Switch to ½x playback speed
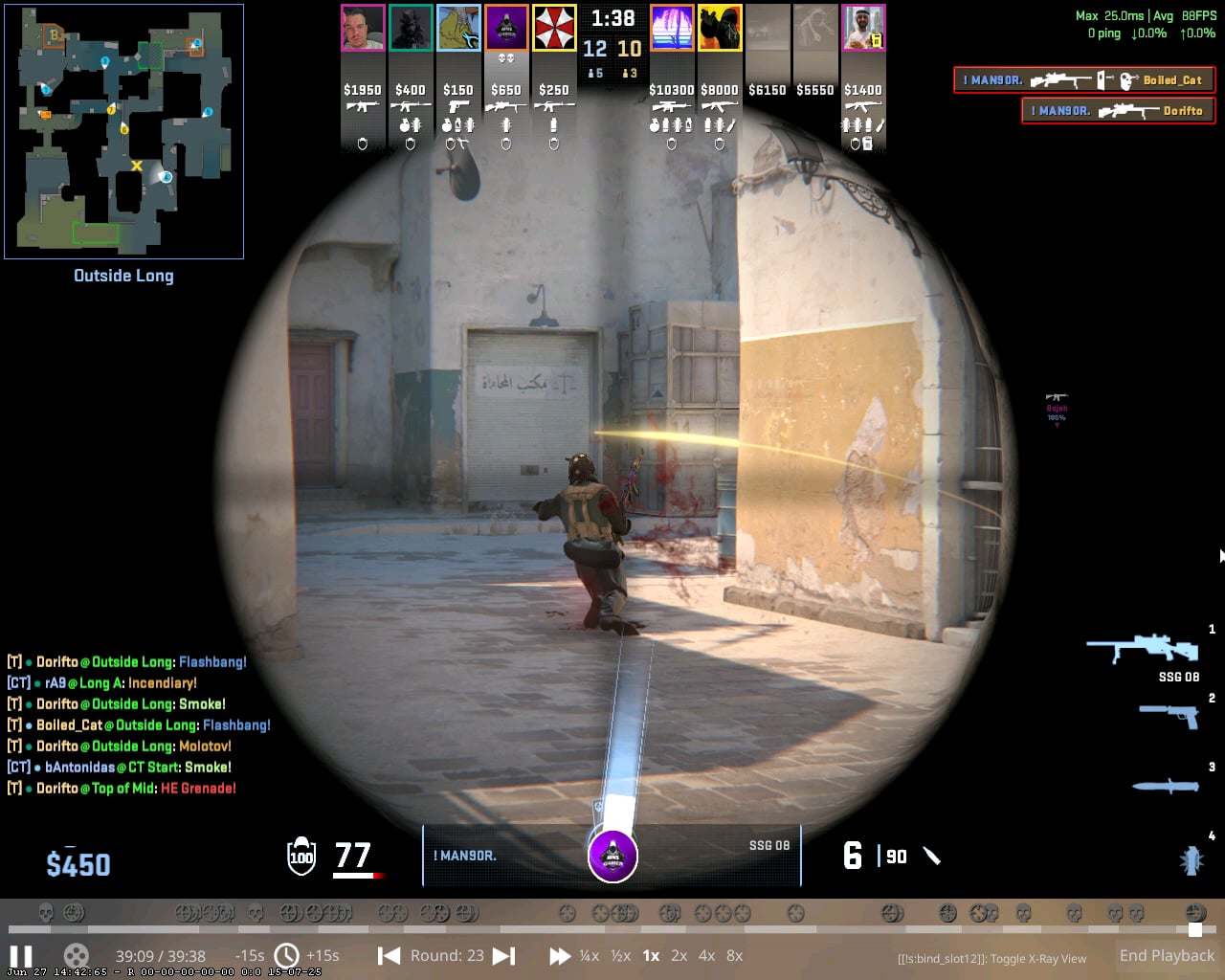This screenshot has width=1225, height=980. (622, 955)
